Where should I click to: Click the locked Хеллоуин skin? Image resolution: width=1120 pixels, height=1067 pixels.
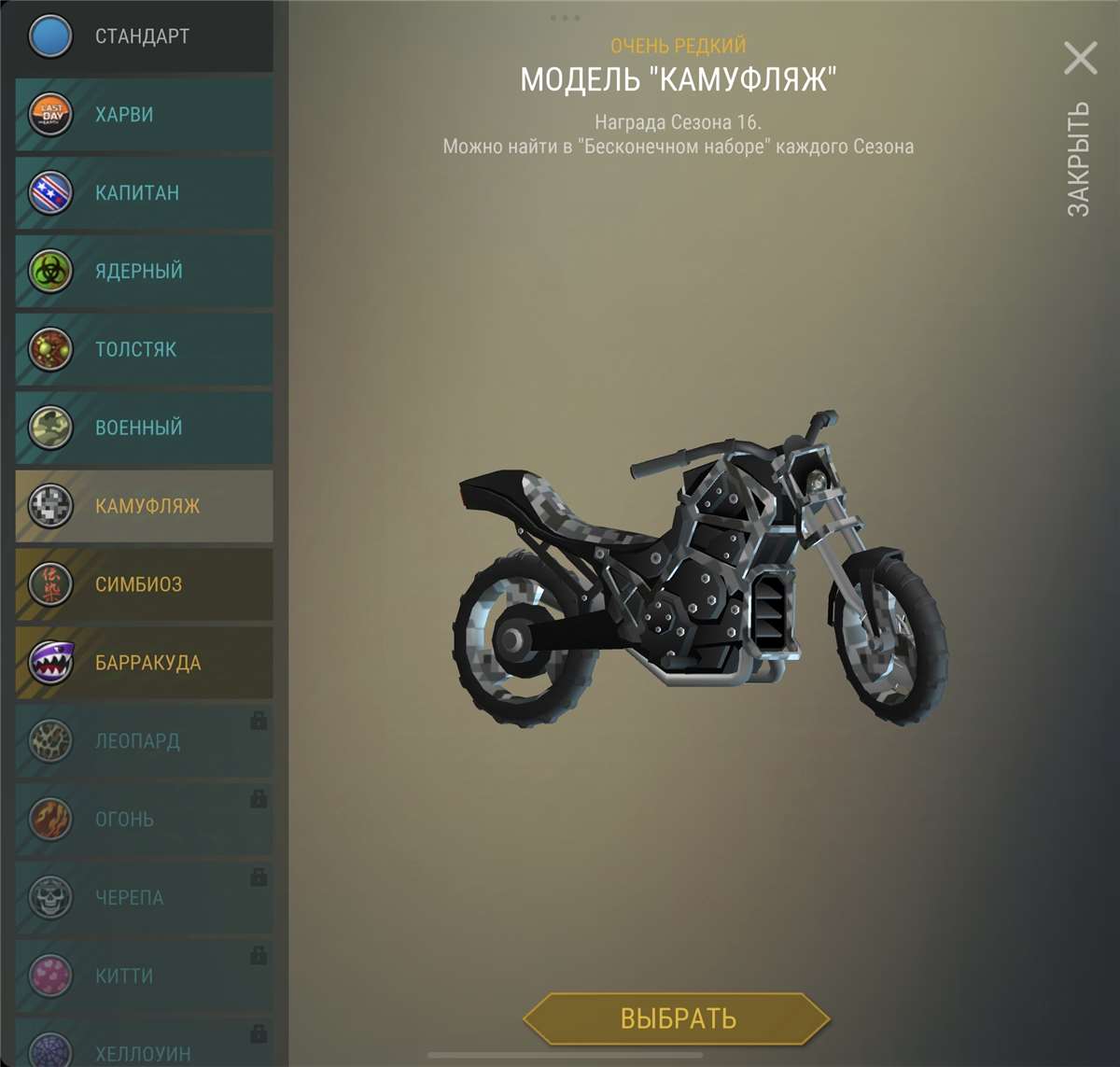tap(145, 1050)
